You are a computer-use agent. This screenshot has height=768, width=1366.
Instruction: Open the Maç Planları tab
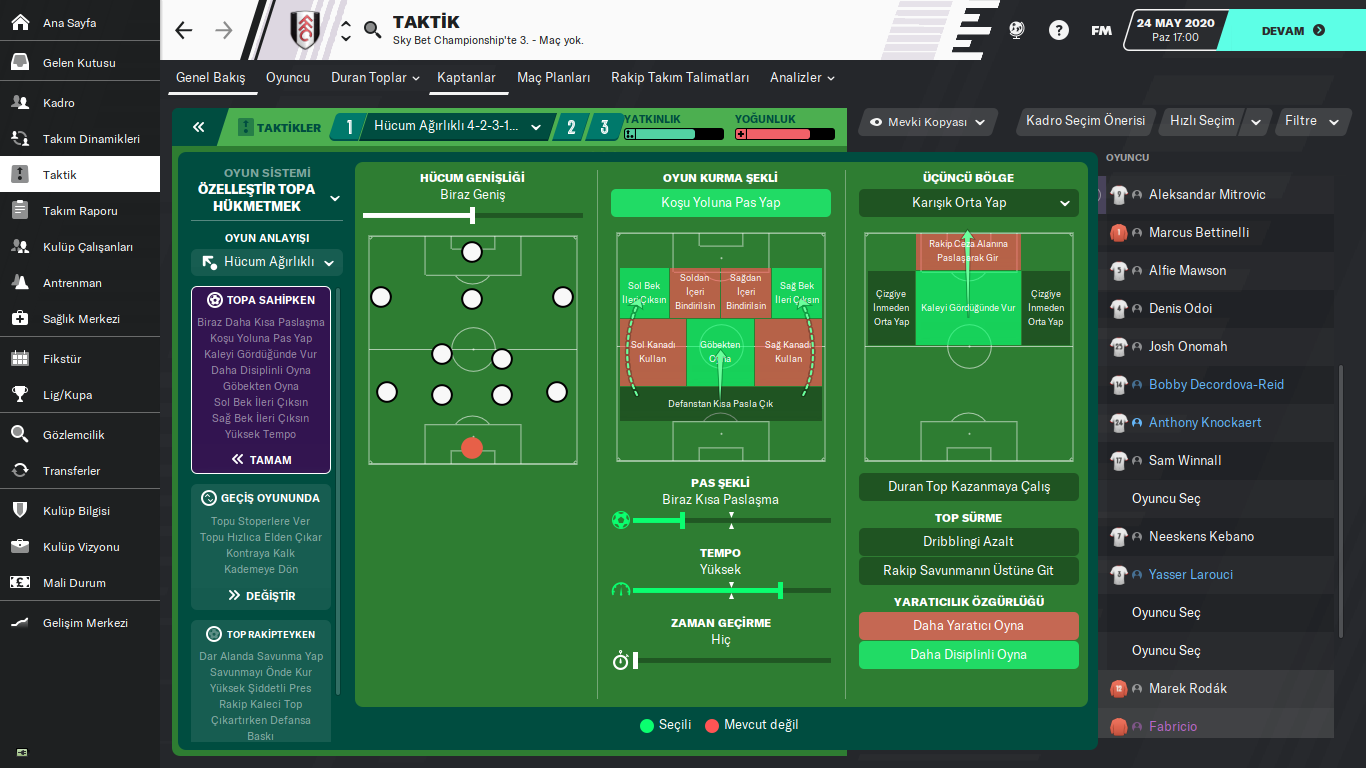coord(553,78)
